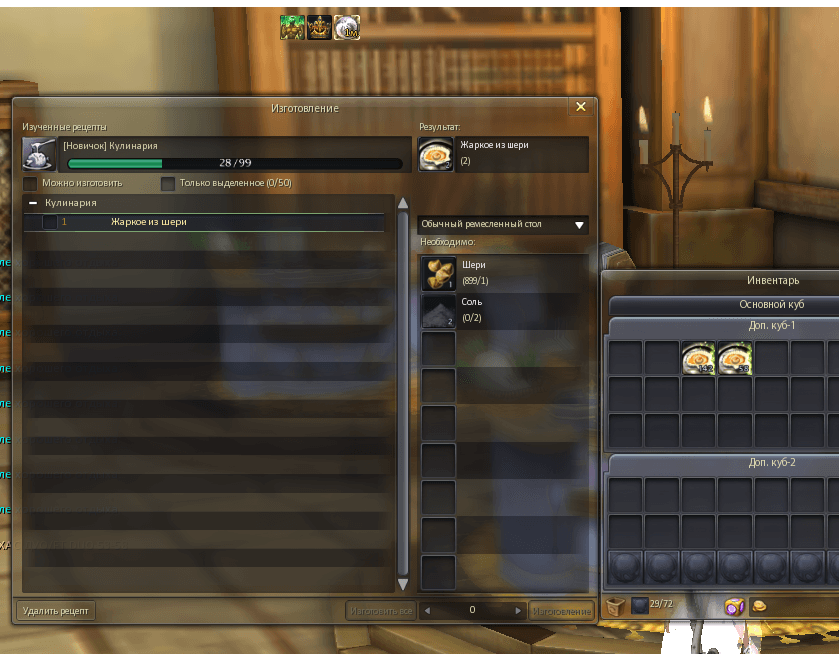Click the 'Удалить рецепт' button

56,610
